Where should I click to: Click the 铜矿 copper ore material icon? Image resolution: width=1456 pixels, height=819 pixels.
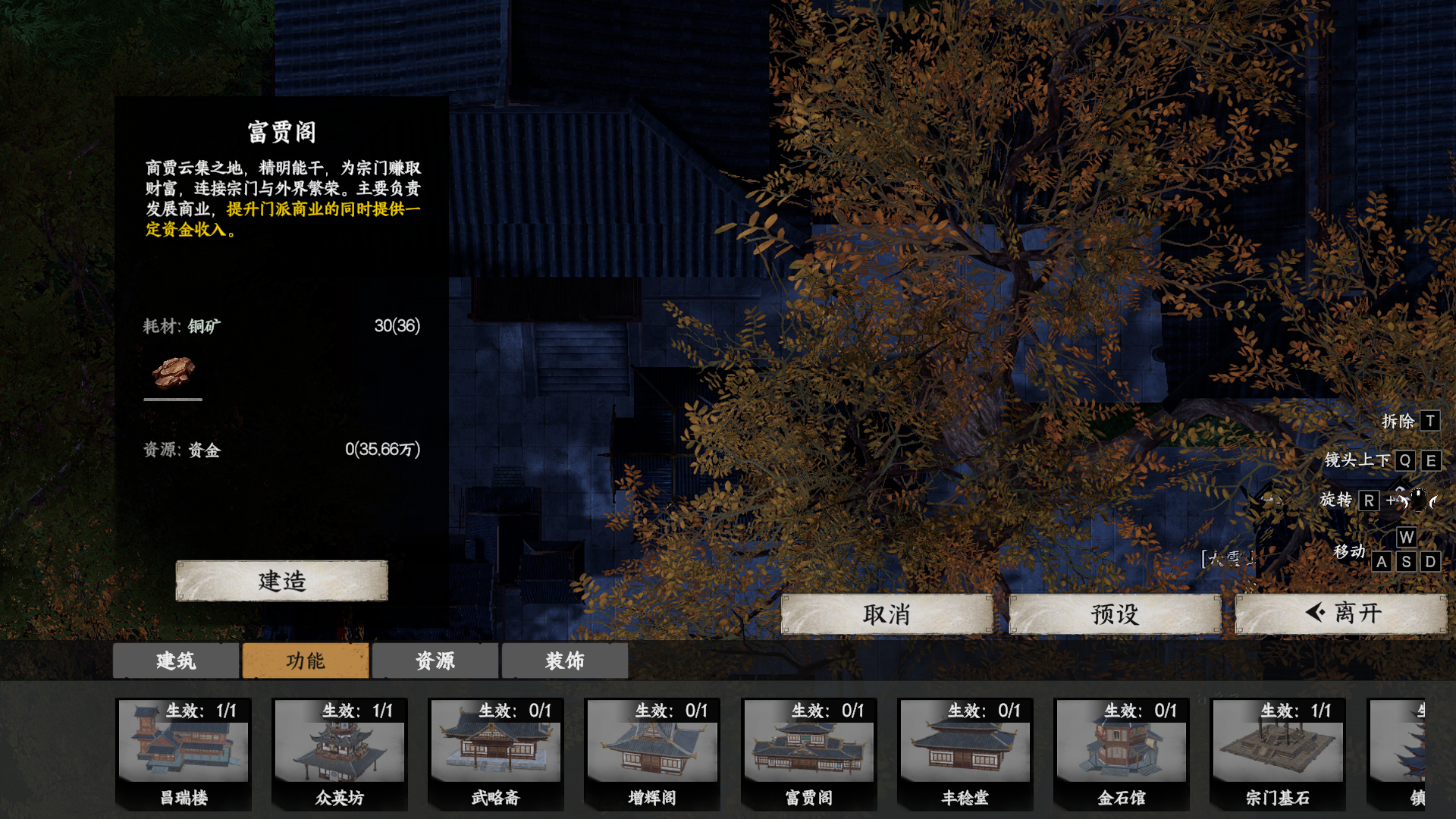tap(173, 372)
